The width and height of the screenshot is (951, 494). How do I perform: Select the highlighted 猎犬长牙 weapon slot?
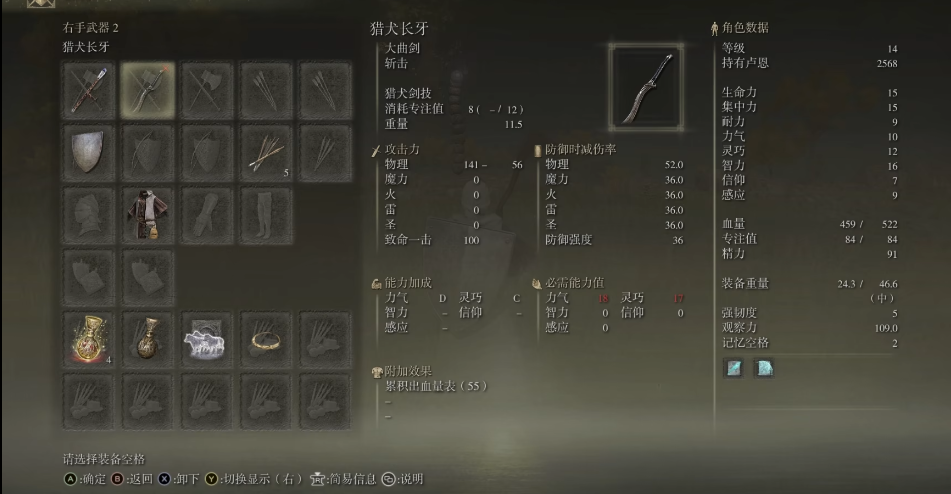coord(148,90)
